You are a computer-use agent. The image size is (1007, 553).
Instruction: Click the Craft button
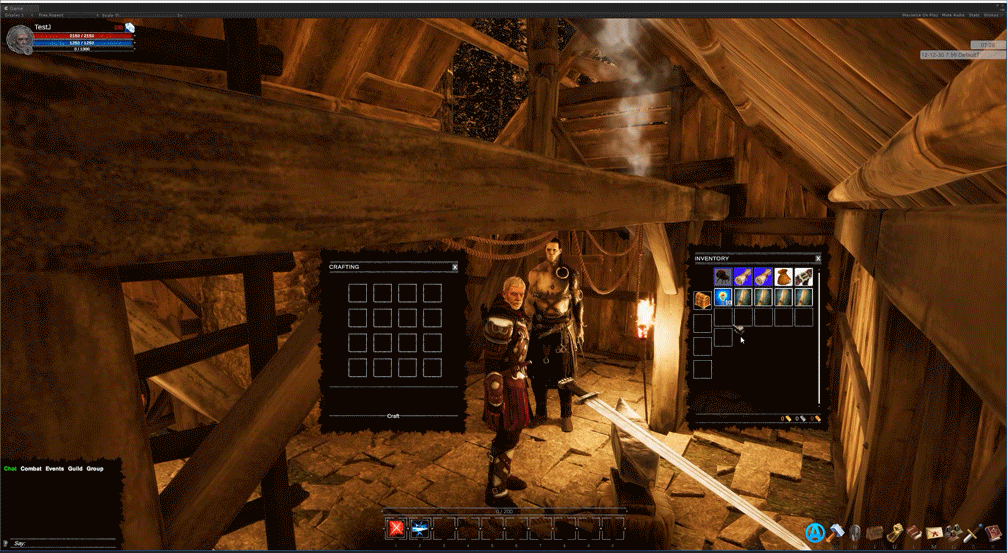pos(393,415)
